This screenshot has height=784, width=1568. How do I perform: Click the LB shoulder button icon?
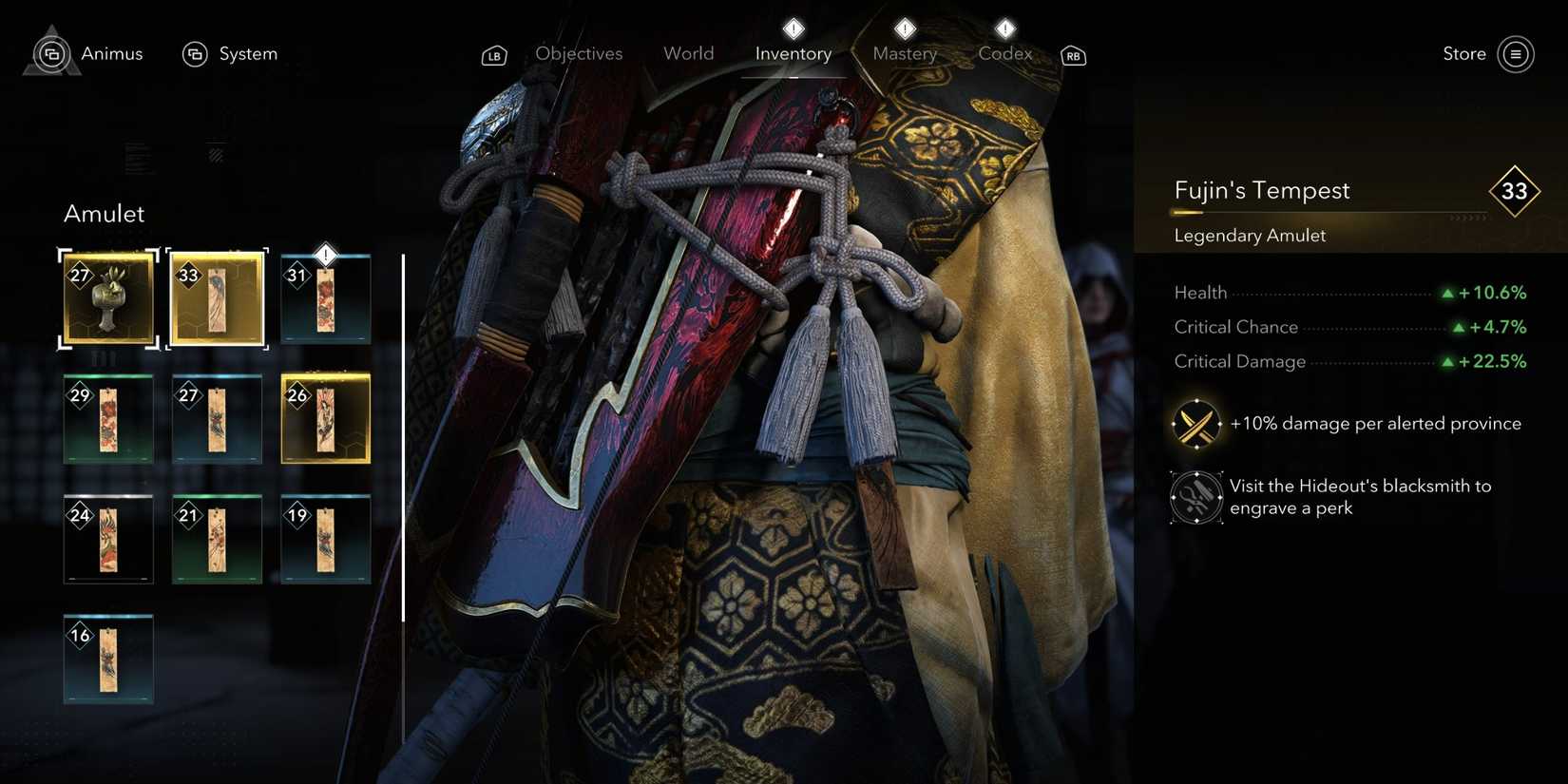493,55
